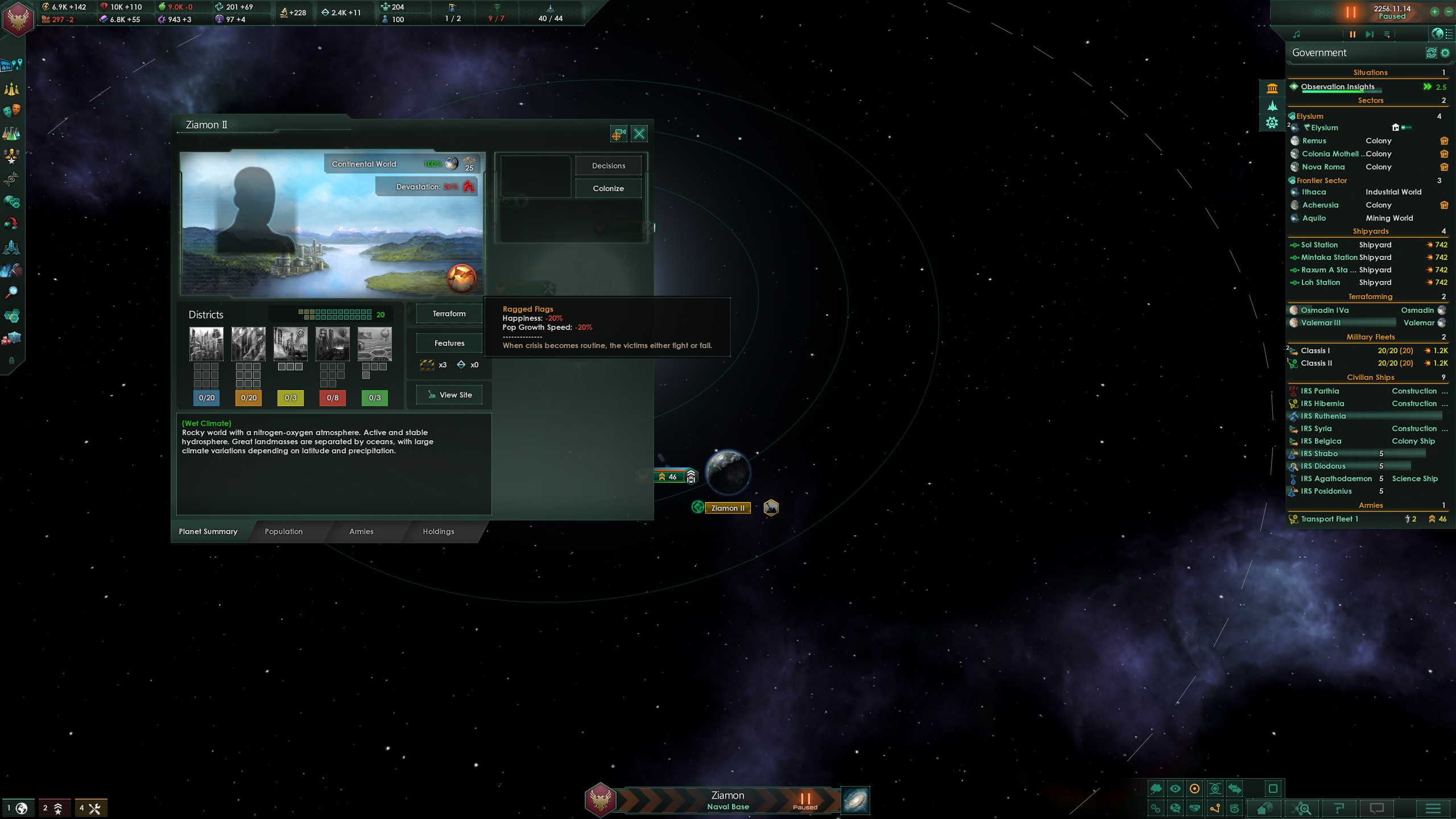Image resolution: width=1456 pixels, height=819 pixels.
Task: Click the Terraform button
Action: click(x=449, y=313)
